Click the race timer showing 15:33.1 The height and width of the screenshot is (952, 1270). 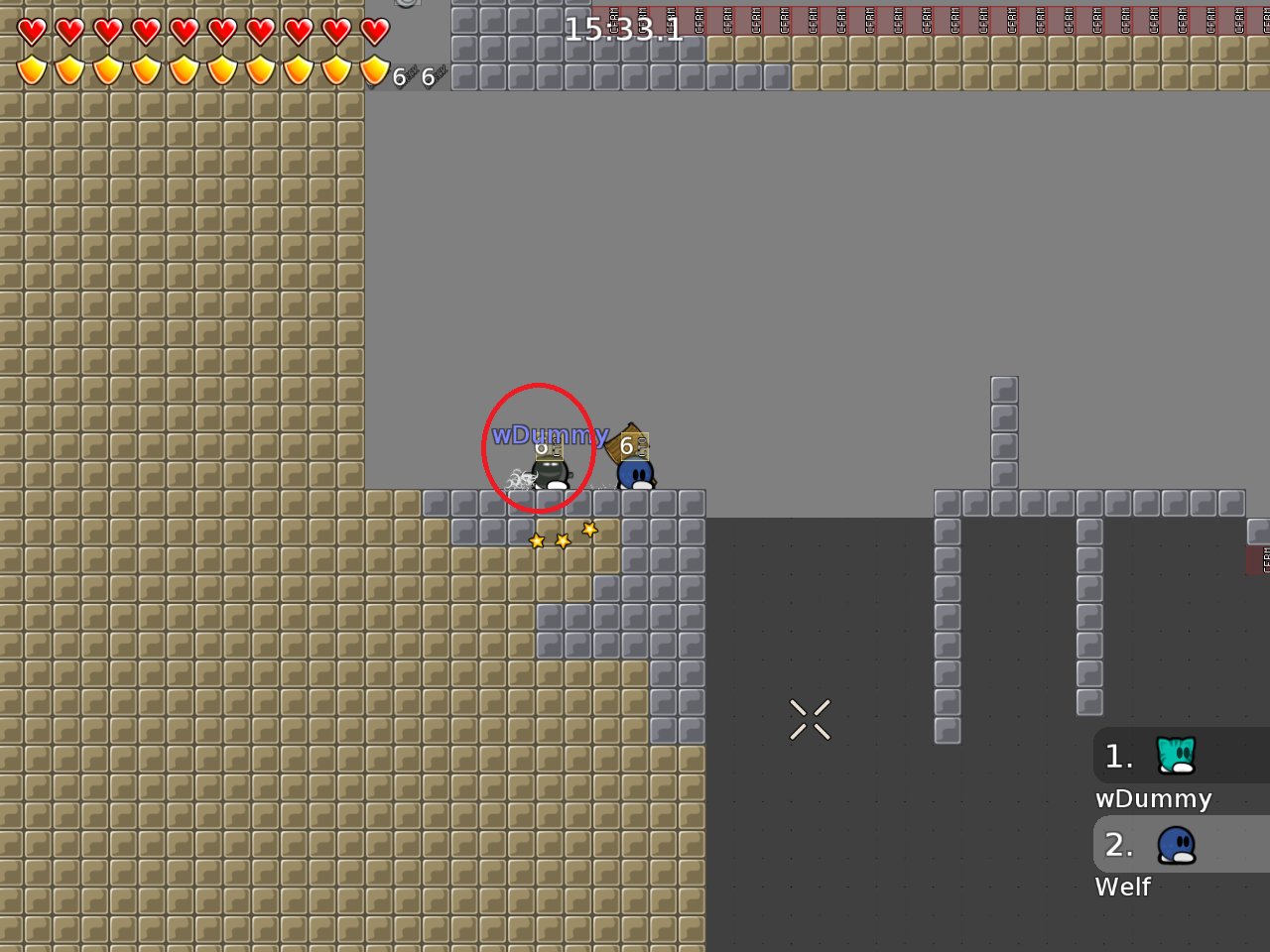623,30
